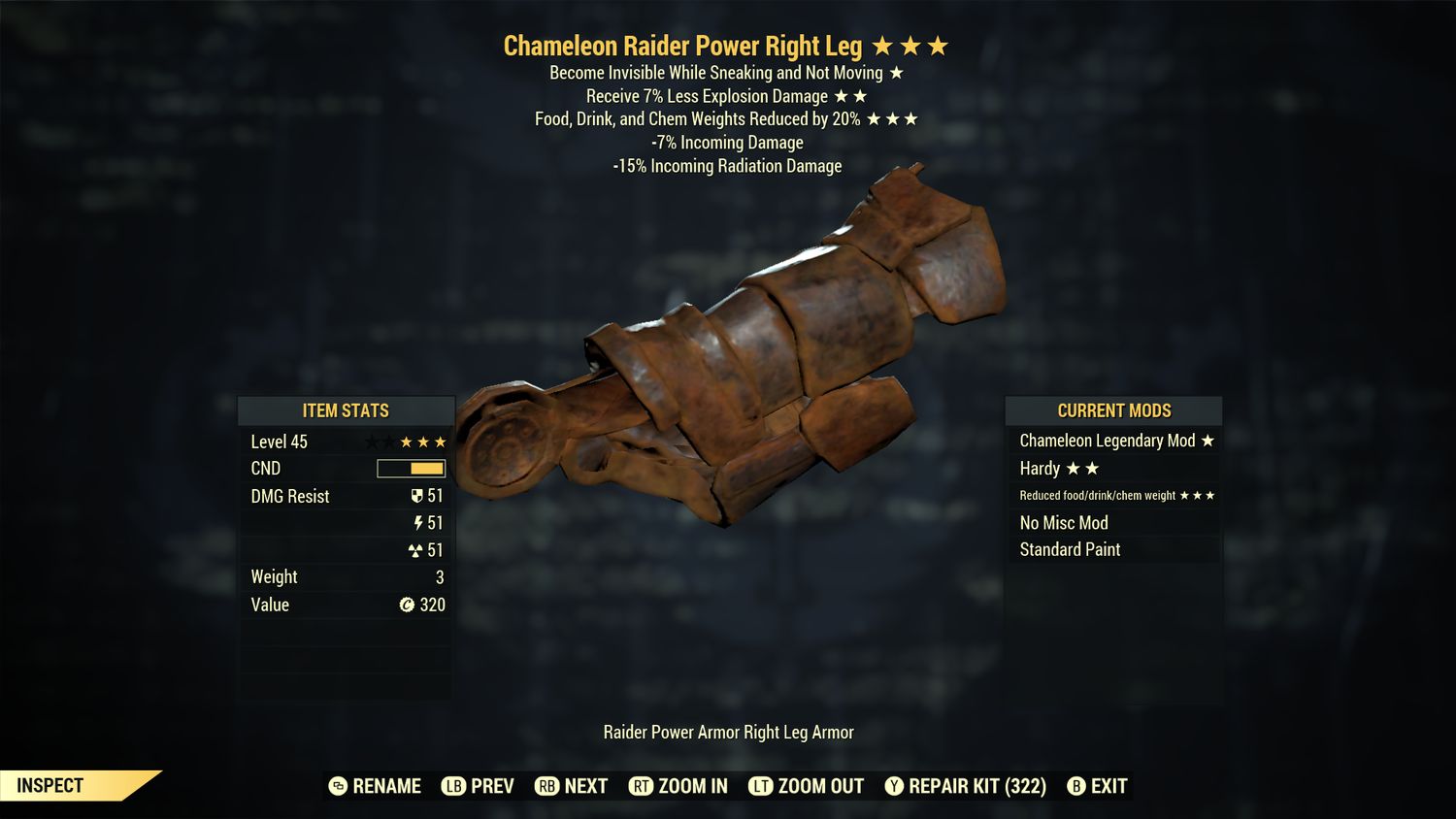1456x819 pixels.
Task: Expand the No Misc Mod entry
Action: 1064,522
